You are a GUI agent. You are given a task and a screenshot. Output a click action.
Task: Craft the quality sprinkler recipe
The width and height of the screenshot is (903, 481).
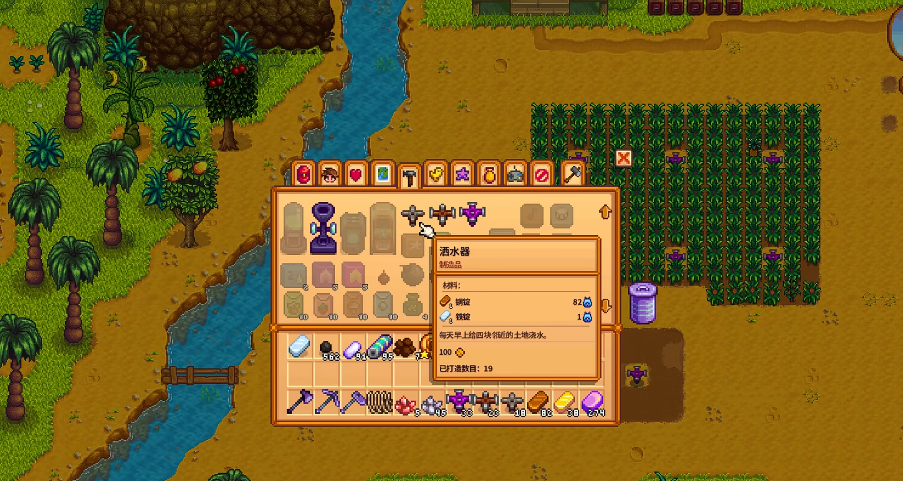tap(441, 214)
